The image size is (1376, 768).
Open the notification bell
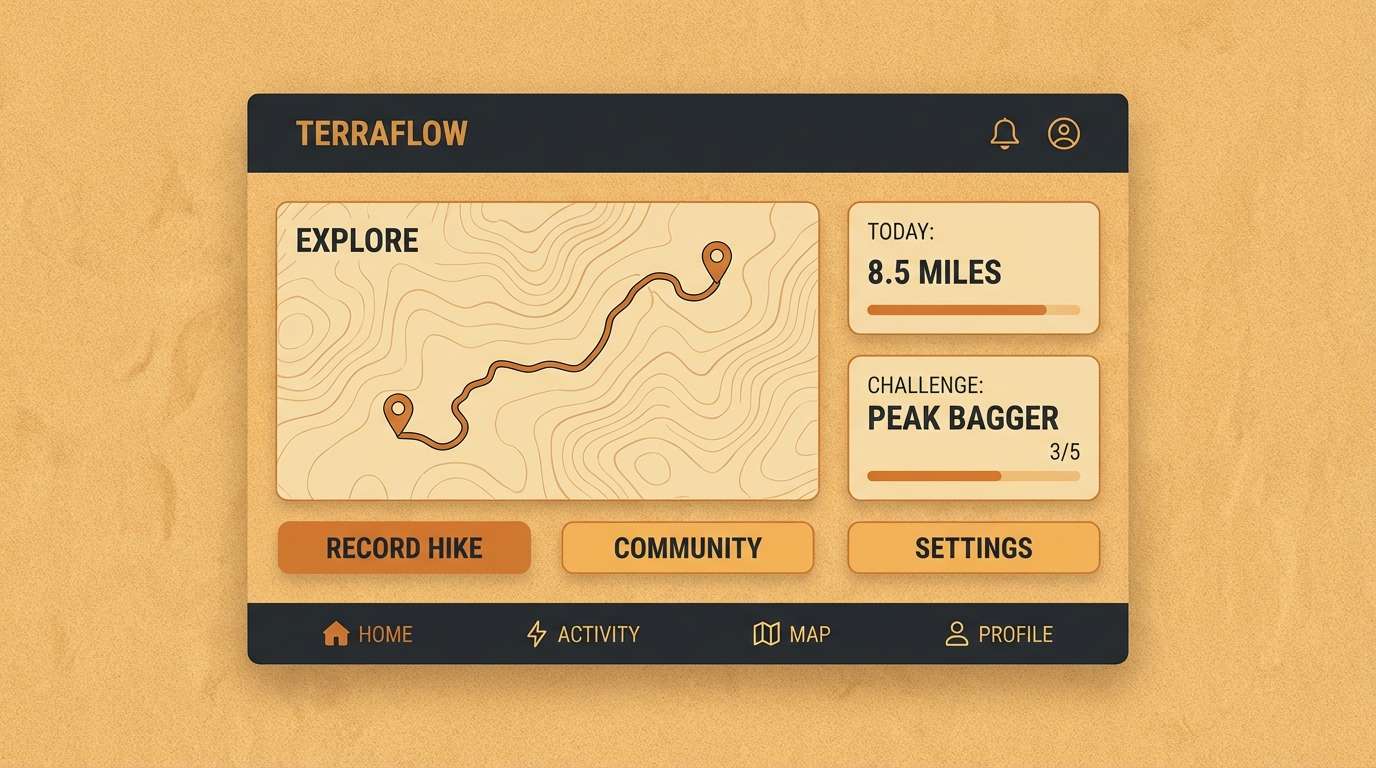point(1006,133)
